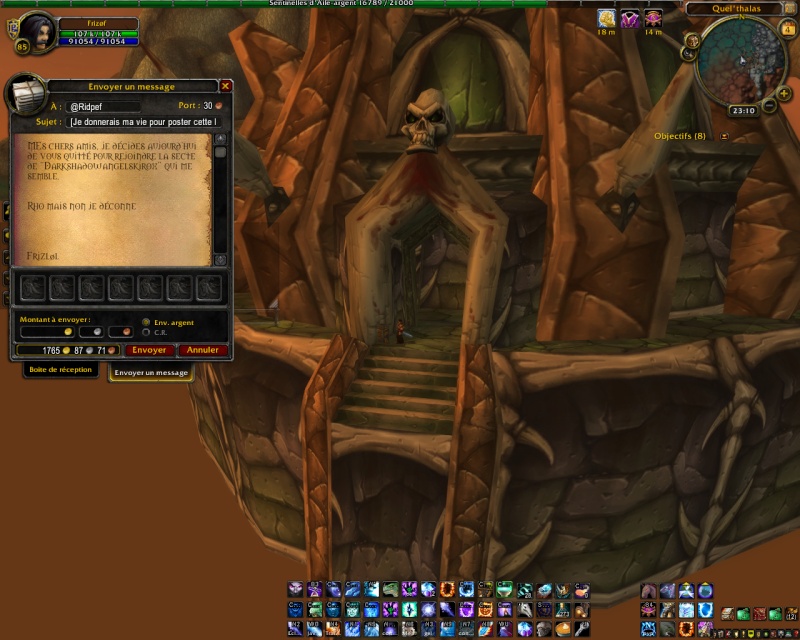Click the Sujet subject text field
This screenshot has height=640, width=800.
coord(143,122)
